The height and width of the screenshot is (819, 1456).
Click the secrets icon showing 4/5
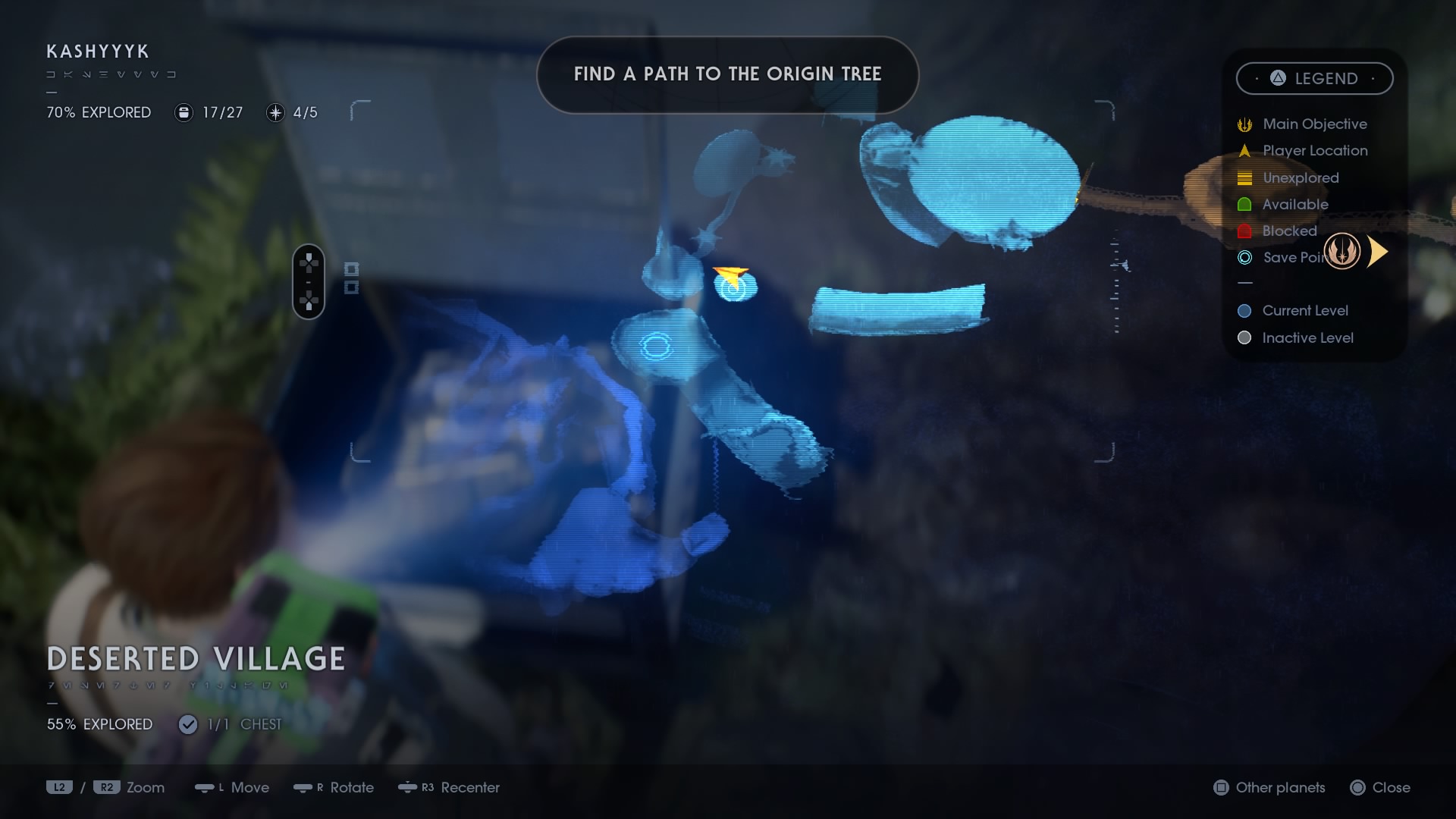(x=274, y=112)
